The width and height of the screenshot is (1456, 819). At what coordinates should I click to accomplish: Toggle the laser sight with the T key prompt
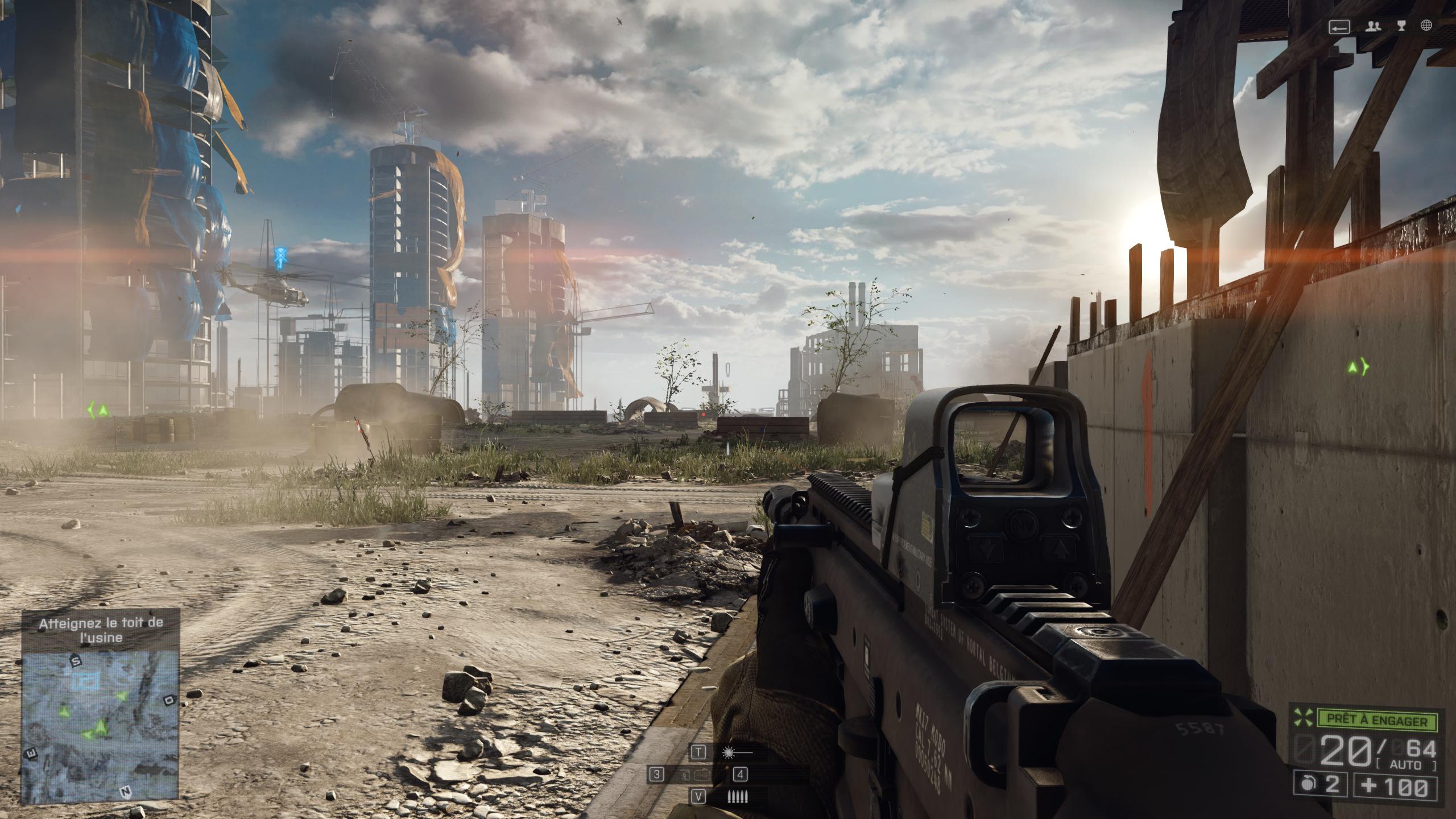[699, 752]
